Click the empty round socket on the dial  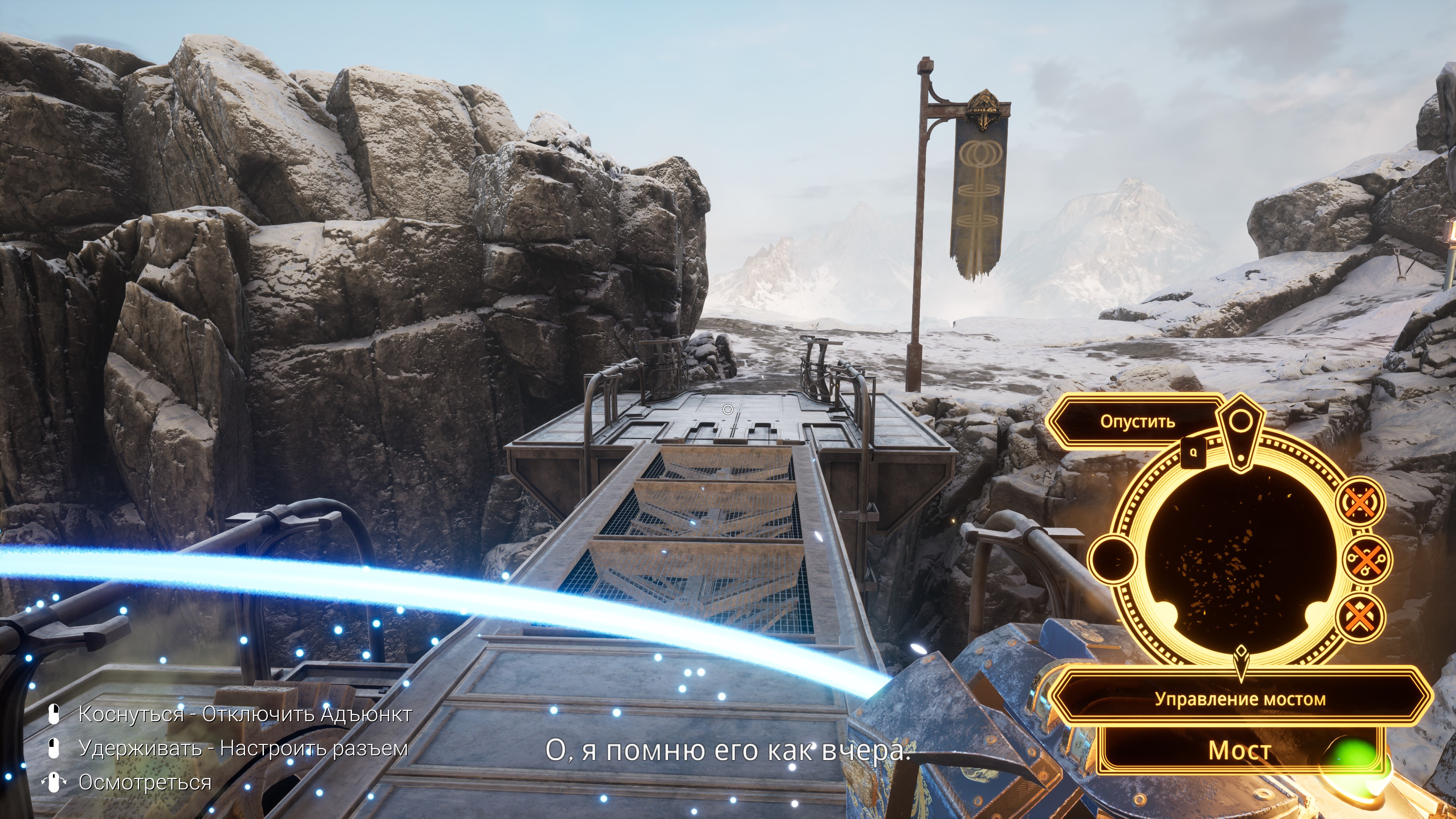1112,559
